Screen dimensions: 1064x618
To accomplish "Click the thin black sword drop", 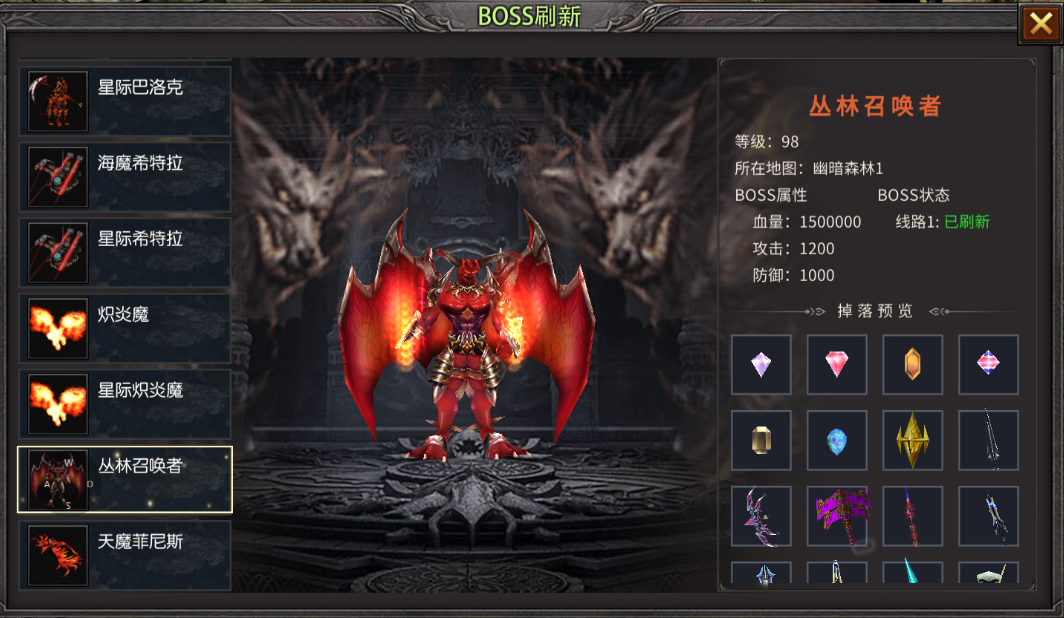I will point(989,440).
